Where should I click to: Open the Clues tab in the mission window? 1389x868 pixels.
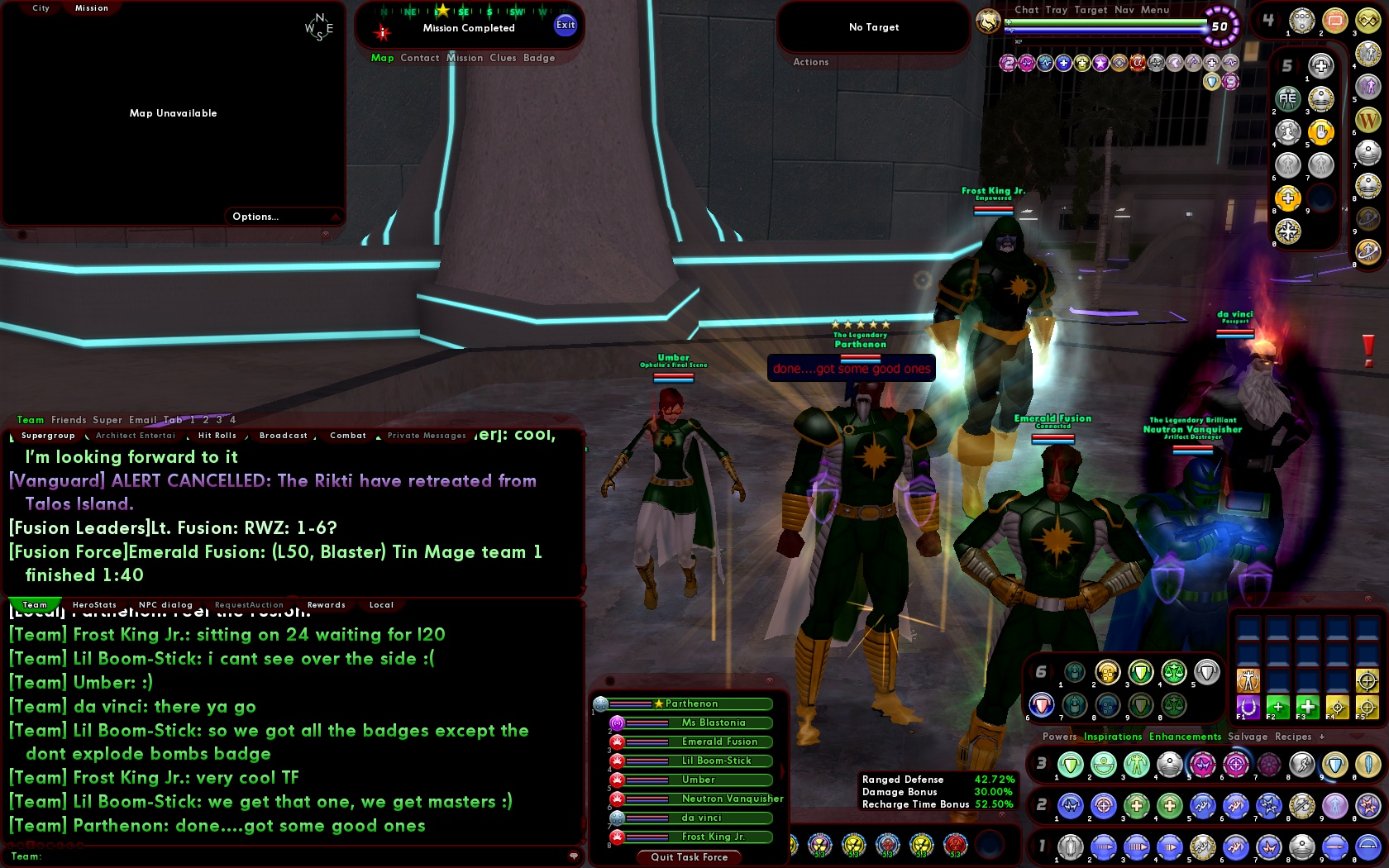tap(502, 58)
